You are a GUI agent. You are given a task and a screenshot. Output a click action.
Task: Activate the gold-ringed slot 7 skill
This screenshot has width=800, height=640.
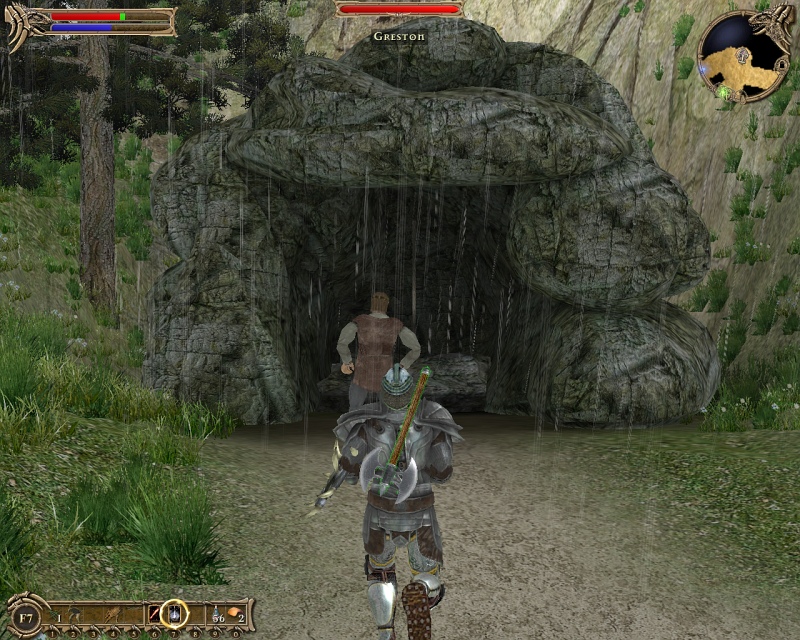[x=175, y=612]
